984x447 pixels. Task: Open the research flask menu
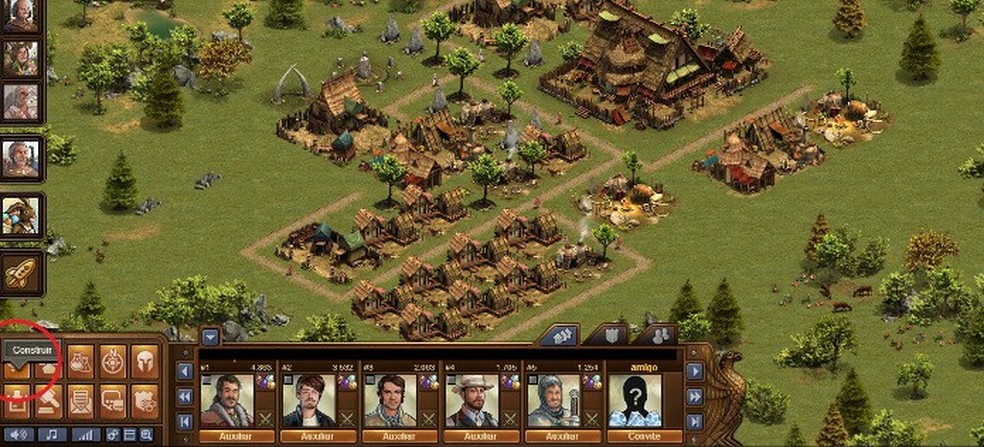point(81,362)
